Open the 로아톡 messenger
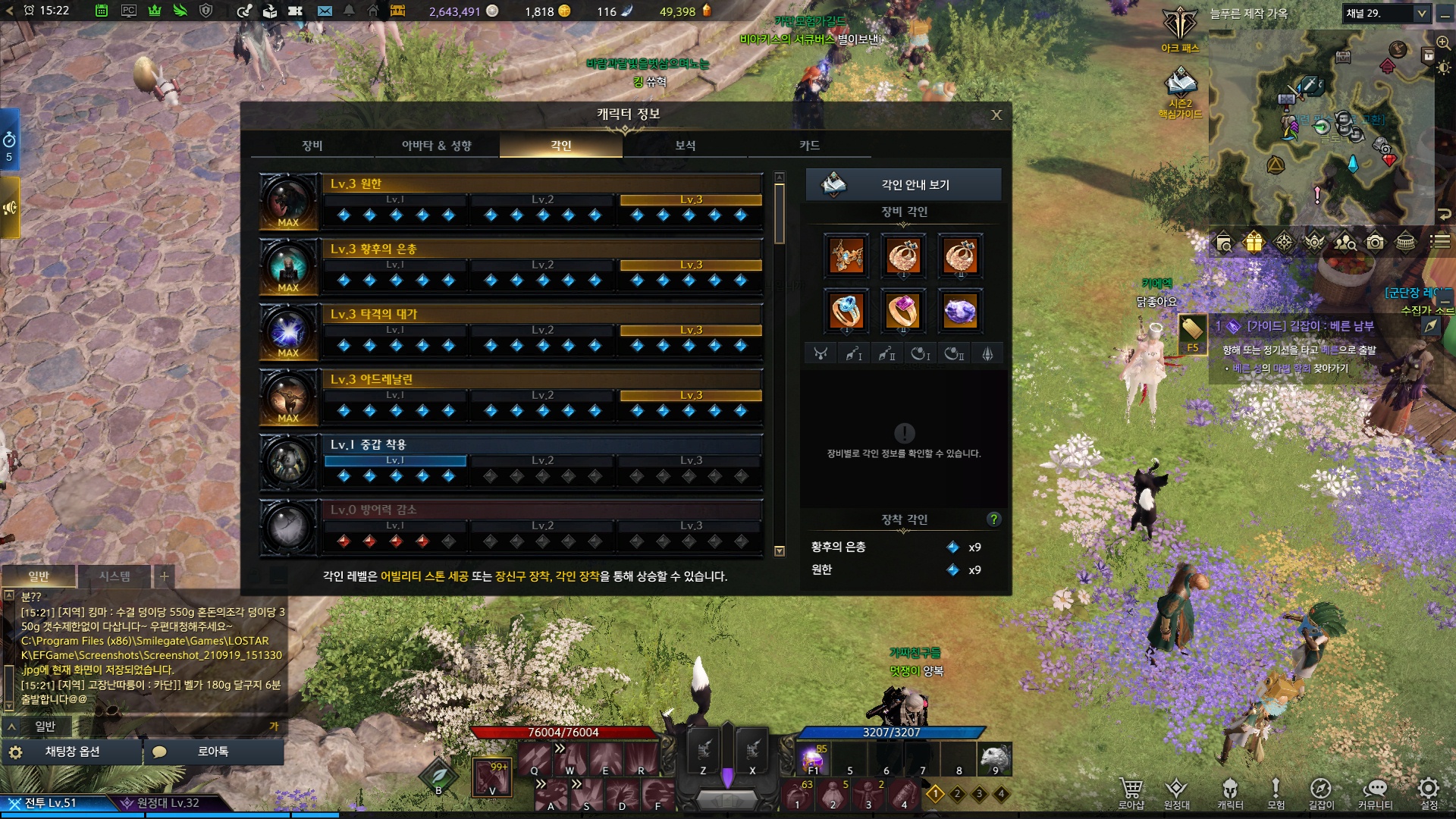Screen dimensions: 1456x819 [212, 752]
